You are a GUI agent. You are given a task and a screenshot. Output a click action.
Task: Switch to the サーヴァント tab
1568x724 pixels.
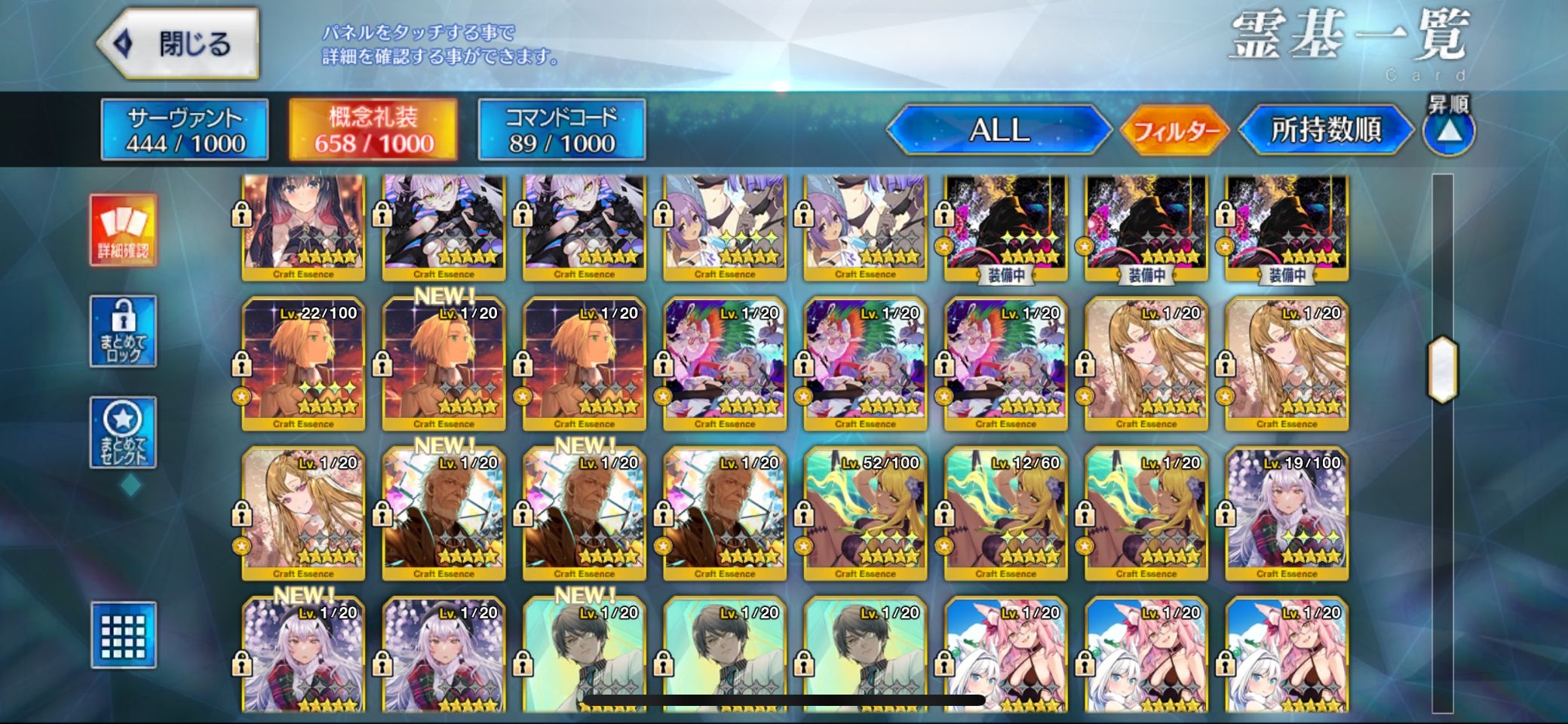click(x=185, y=130)
